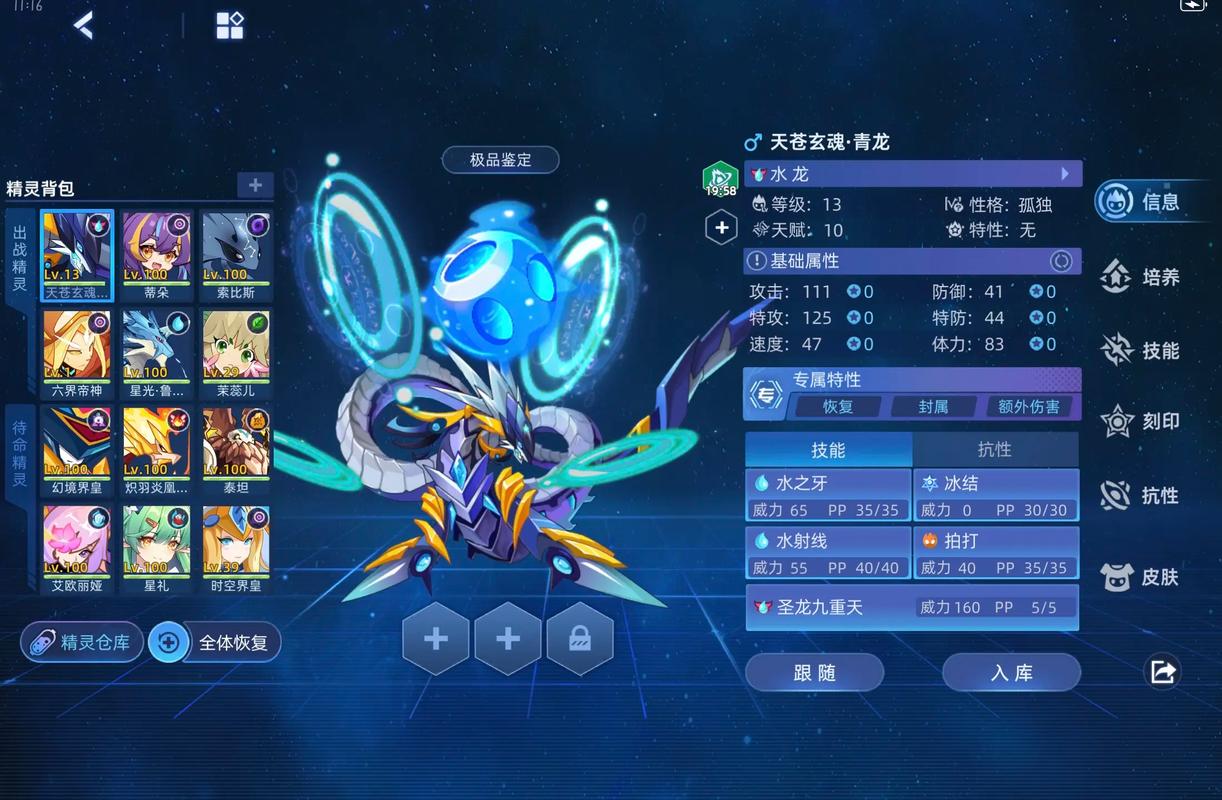Image resolution: width=1222 pixels, height=800 pixels.
Task: Click the 跟随 follow button
Action: [814, 673]
